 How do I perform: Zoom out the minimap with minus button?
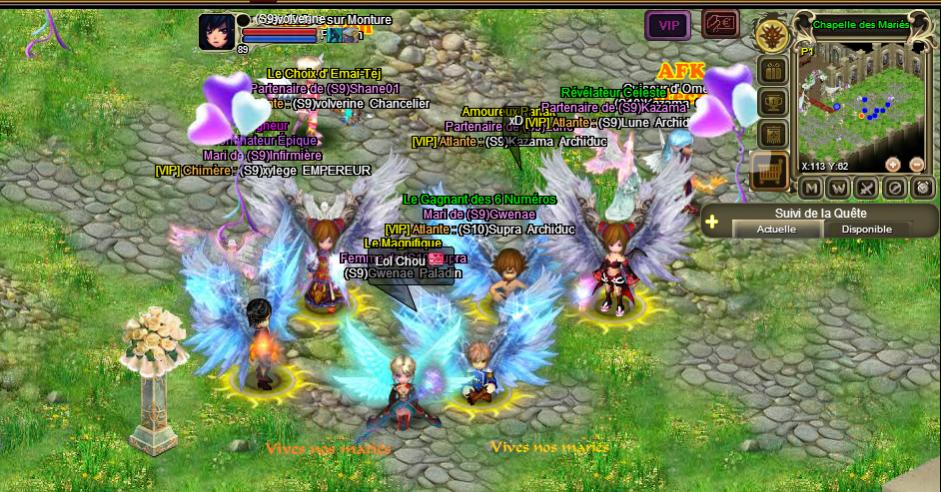(x=917, y=165)
